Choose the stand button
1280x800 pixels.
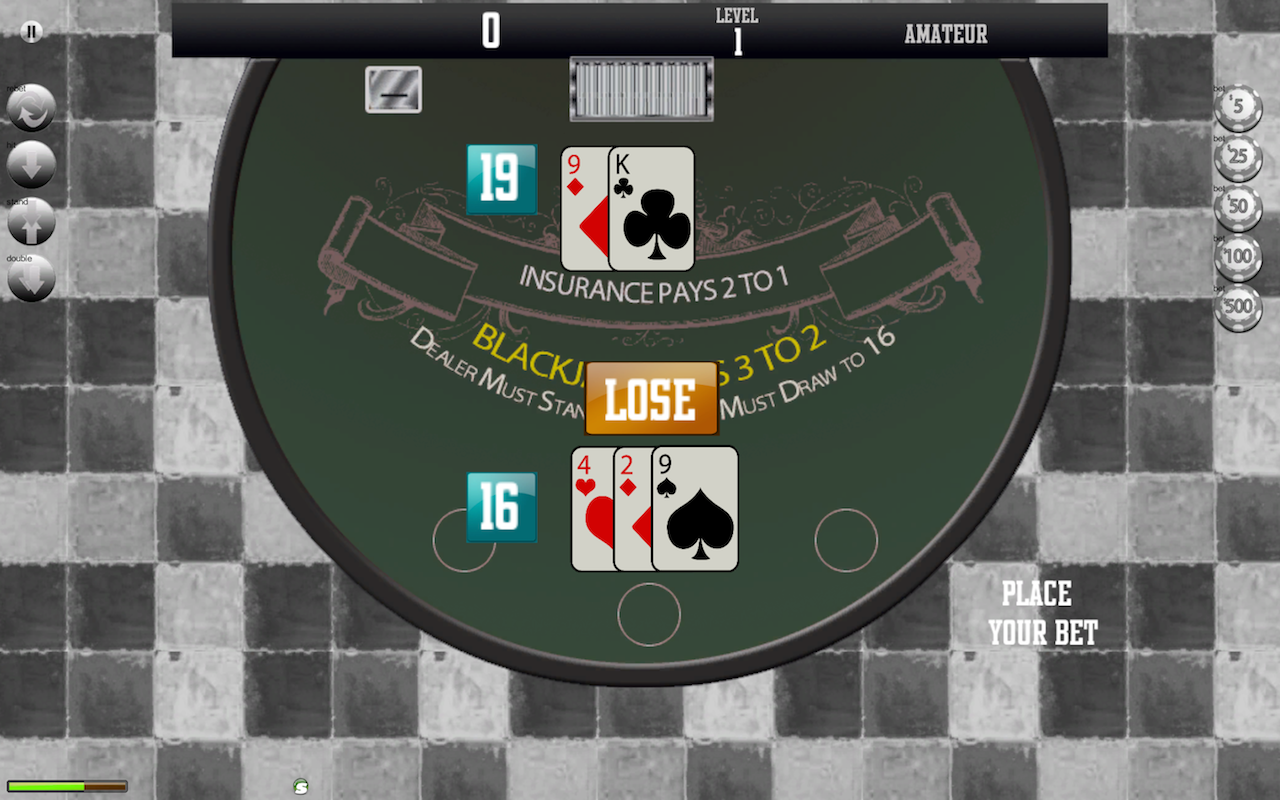click(x=31, y=223)
